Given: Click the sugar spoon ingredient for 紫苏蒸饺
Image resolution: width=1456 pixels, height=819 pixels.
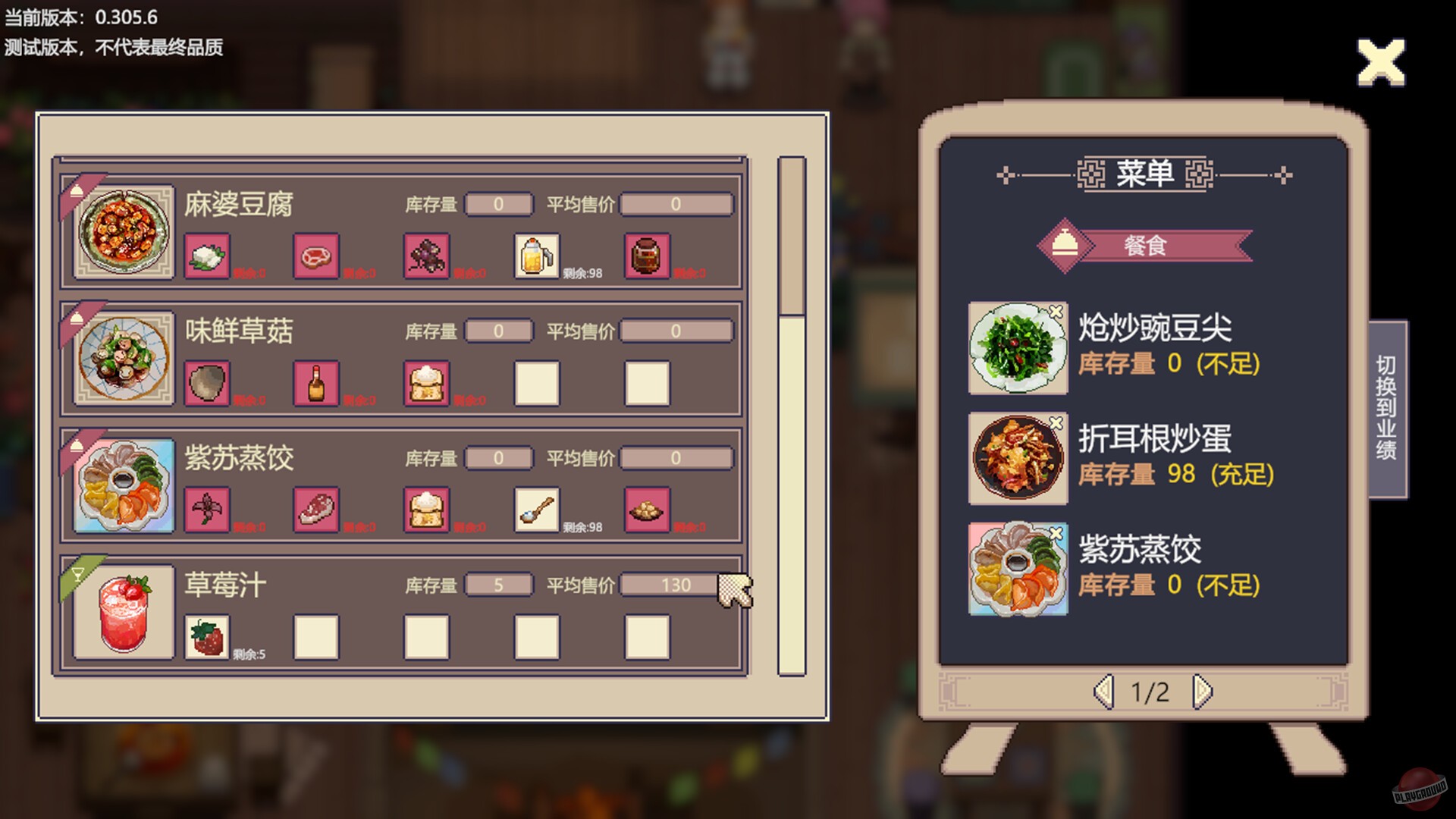Looking at the screenshot, I should (x=537, y=508).
